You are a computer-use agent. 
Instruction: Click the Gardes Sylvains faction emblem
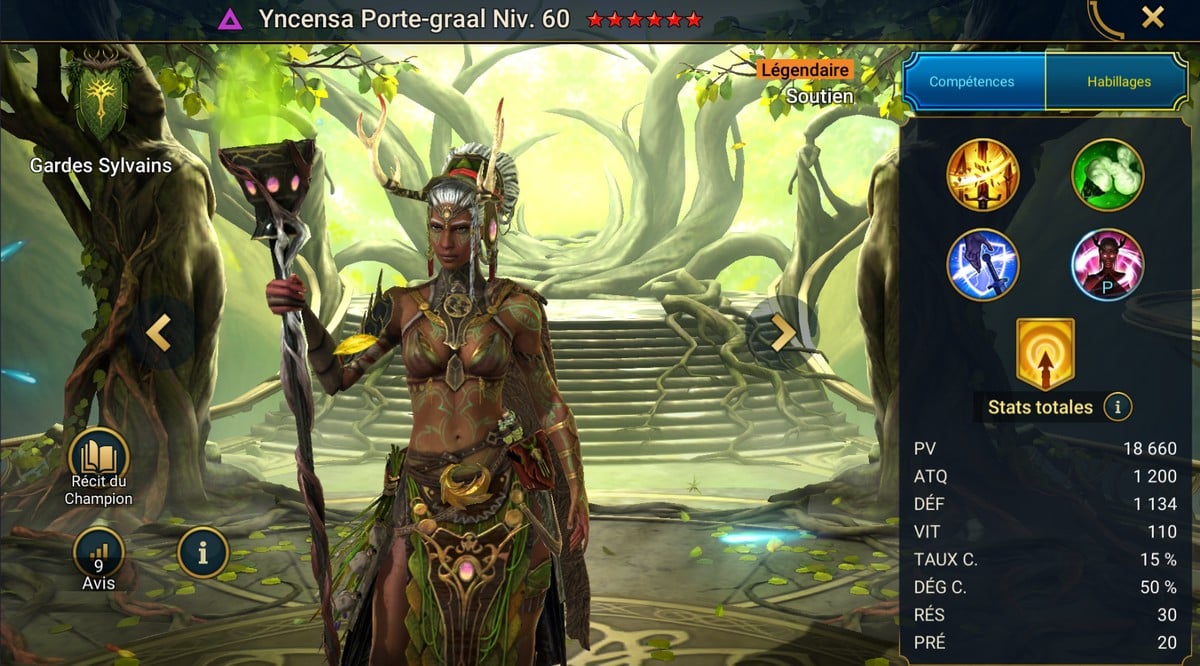tap(98, 97)
